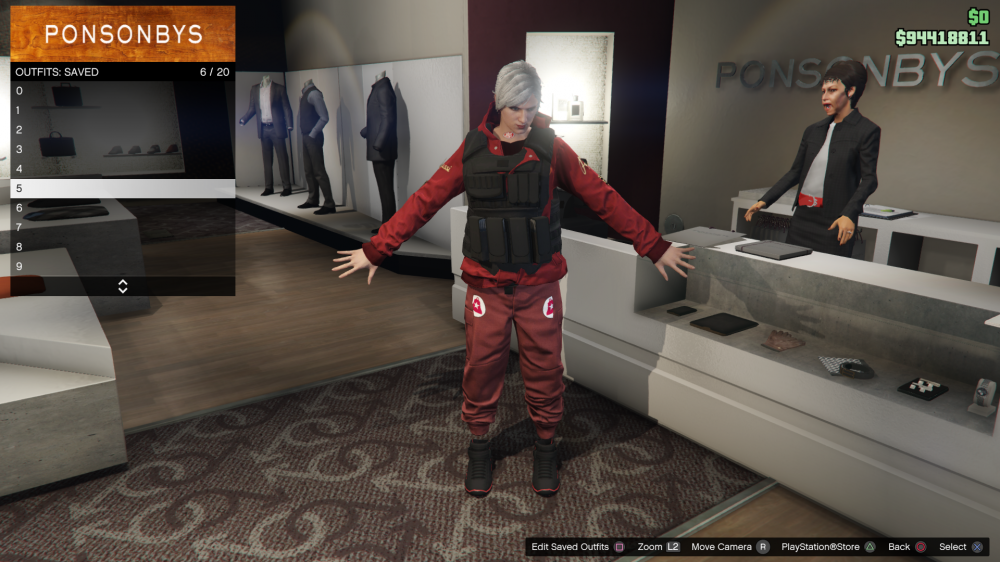Viewport: 1000px width, 562px height.
Task: Choose saved outfit 1 from list
Action: click(x=122, y=110)
